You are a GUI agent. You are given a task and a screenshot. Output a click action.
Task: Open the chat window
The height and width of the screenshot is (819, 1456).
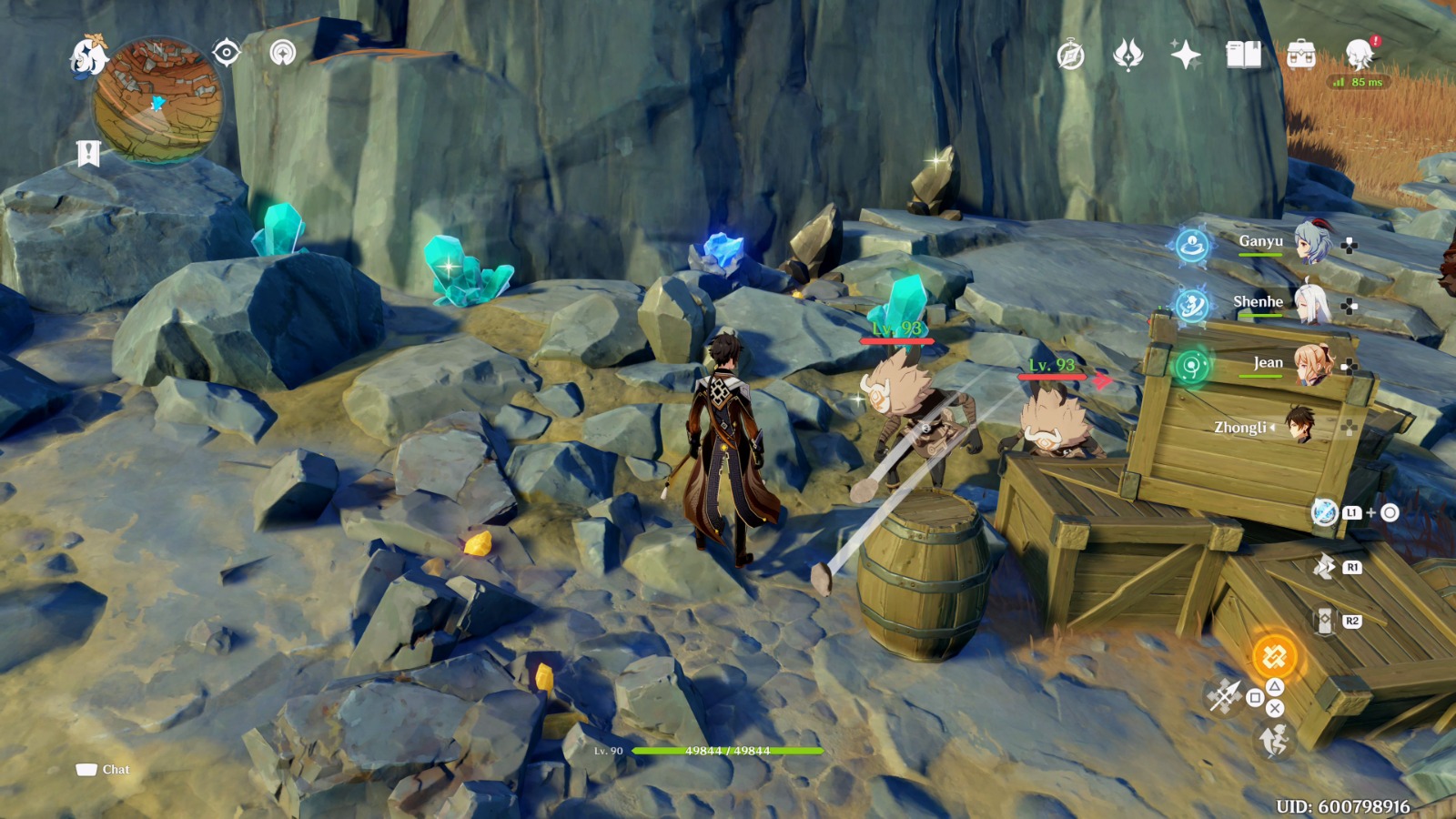coord(103,769)
